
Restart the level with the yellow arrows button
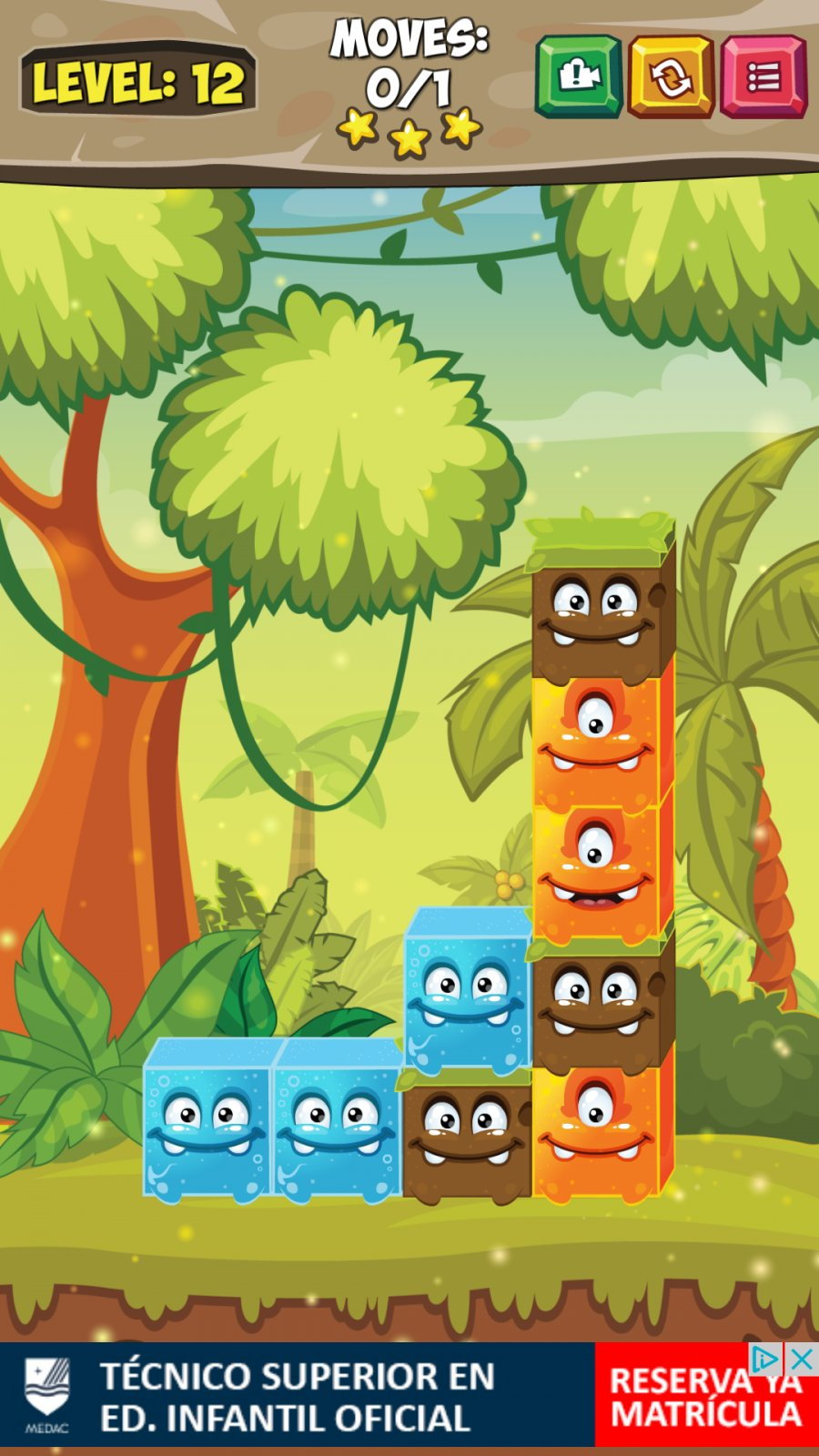tap(671, 76)
